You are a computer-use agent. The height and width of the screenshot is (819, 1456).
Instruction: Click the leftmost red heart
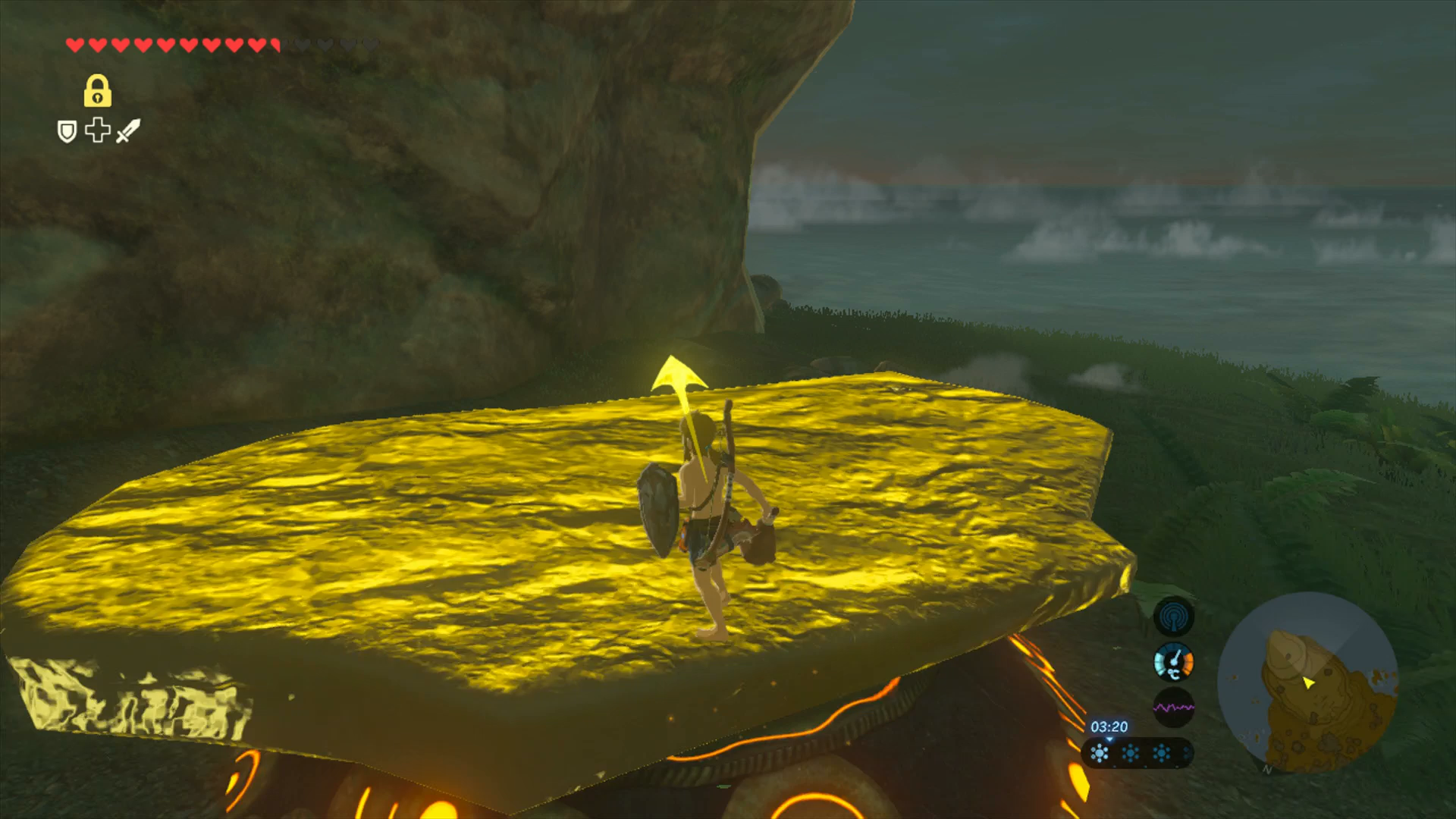(74, 45)
